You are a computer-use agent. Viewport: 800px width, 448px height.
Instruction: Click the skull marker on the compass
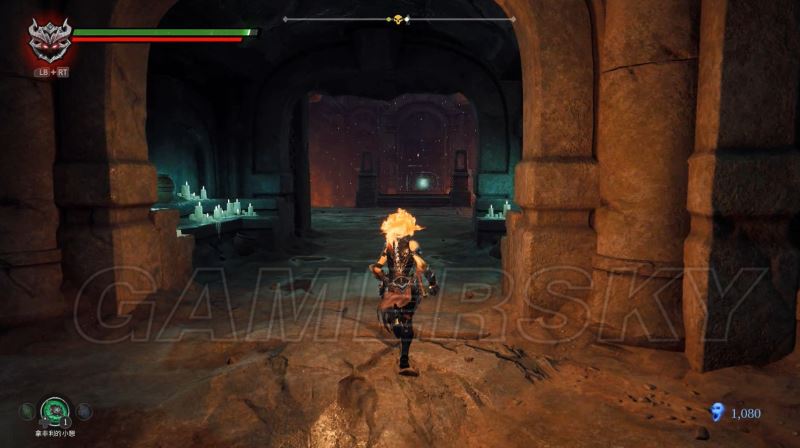396,19
